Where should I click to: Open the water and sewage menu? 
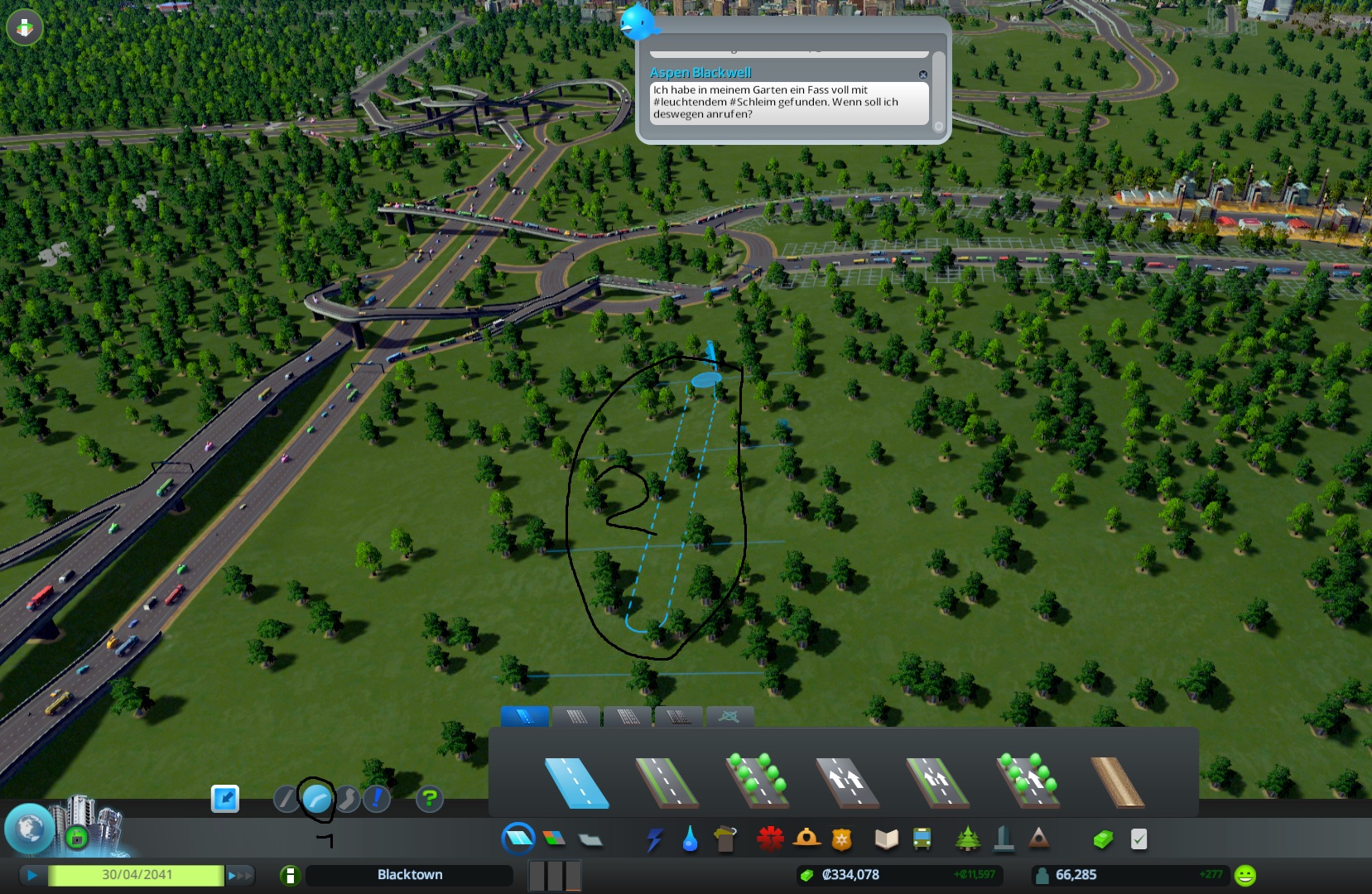(690, 839)
